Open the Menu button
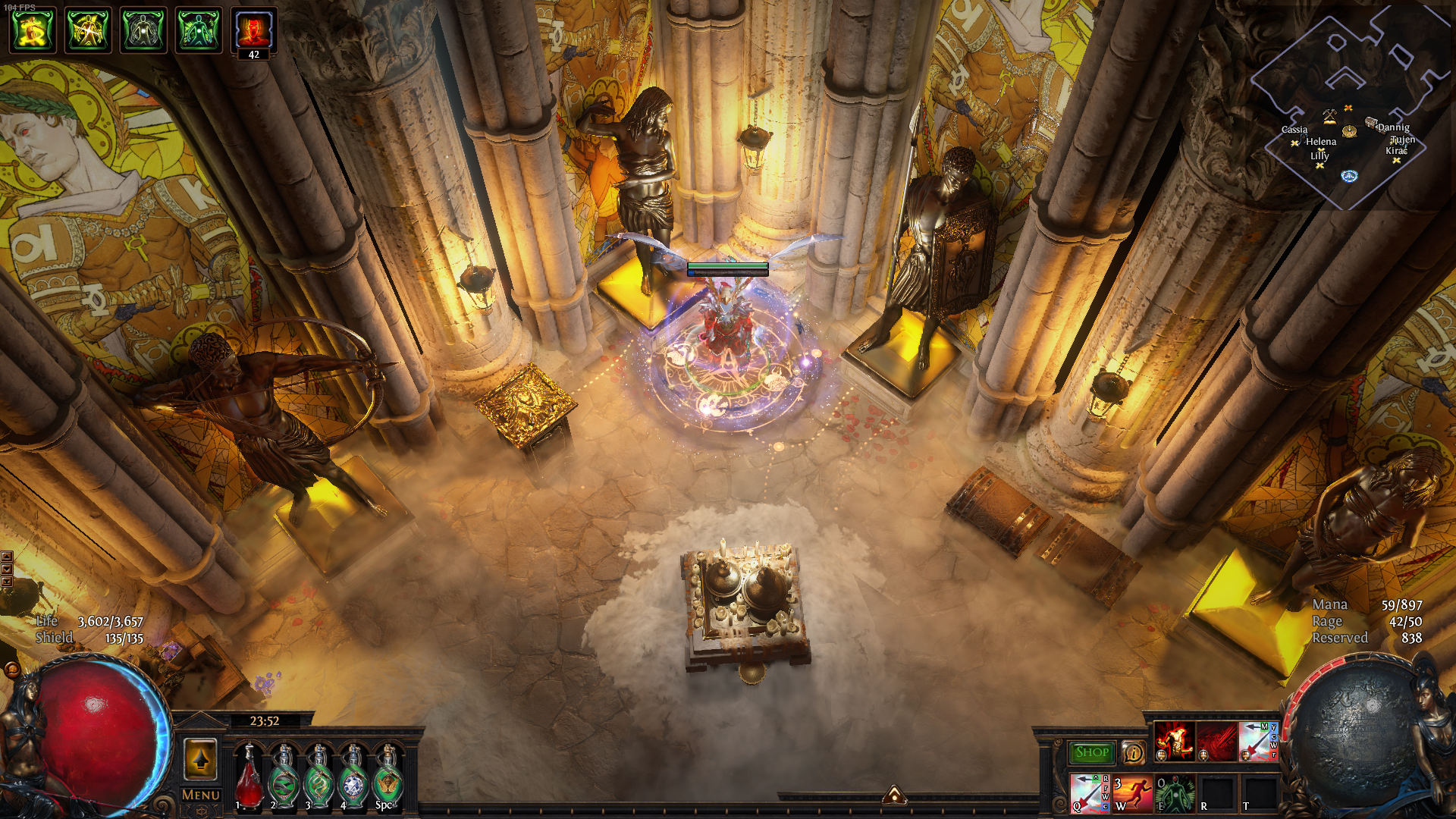 click(201, 795)
